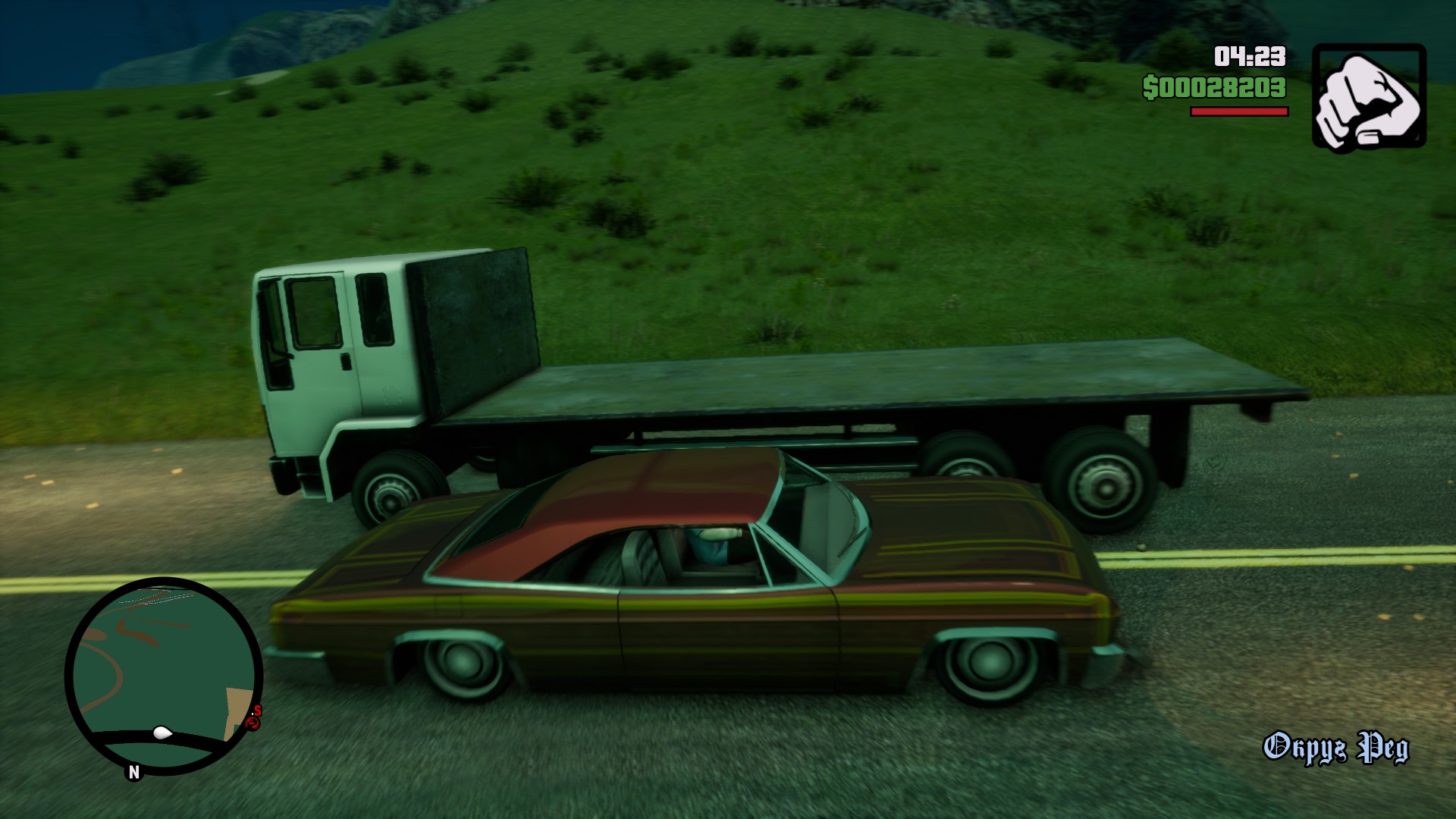Select the fist weapon icon
Image resolution: width=1456 pixels, height=819 pixels.
click(x=1369, y=96)
